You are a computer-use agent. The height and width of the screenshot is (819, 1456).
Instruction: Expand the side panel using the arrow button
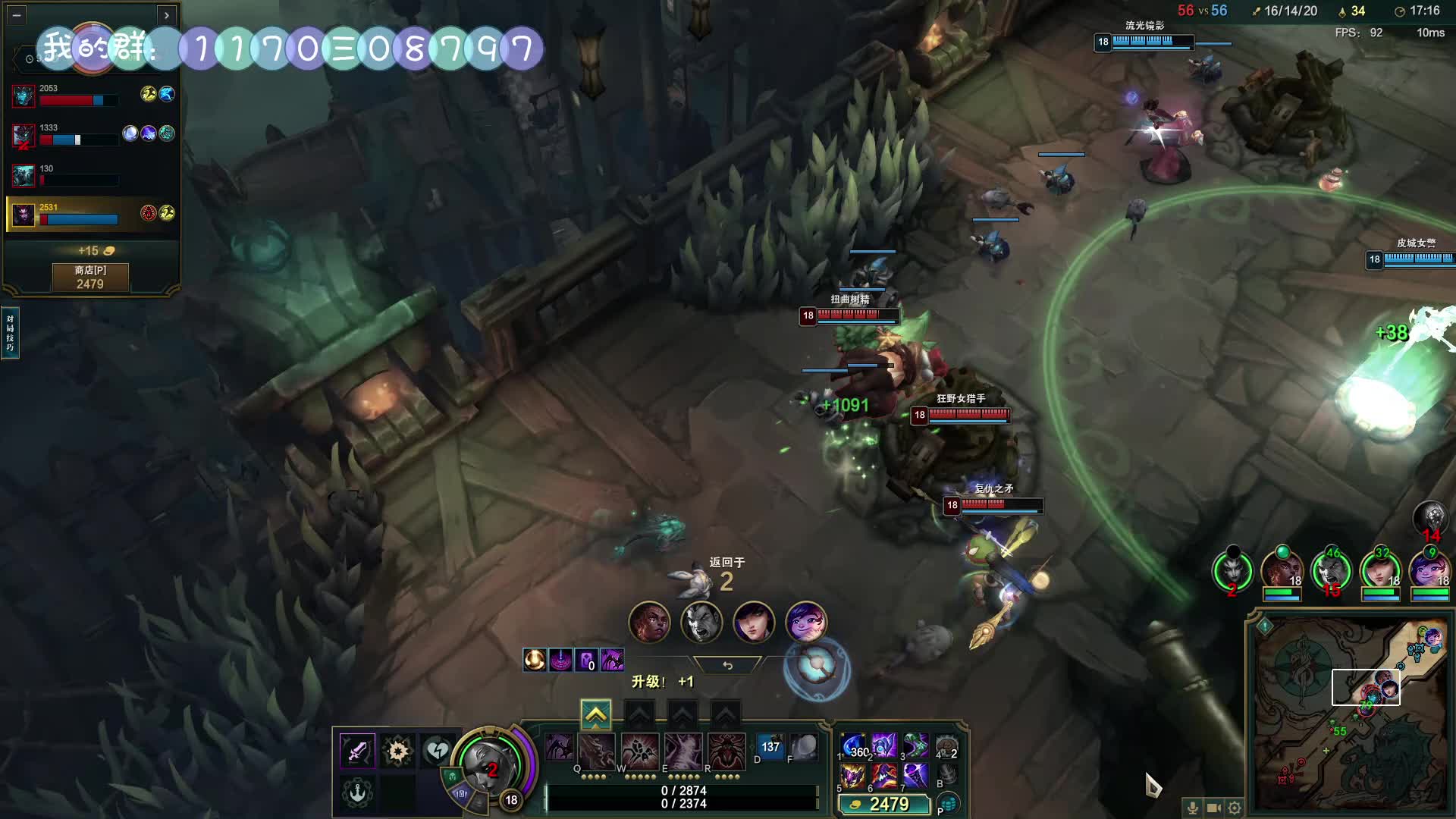pos(167,14)
